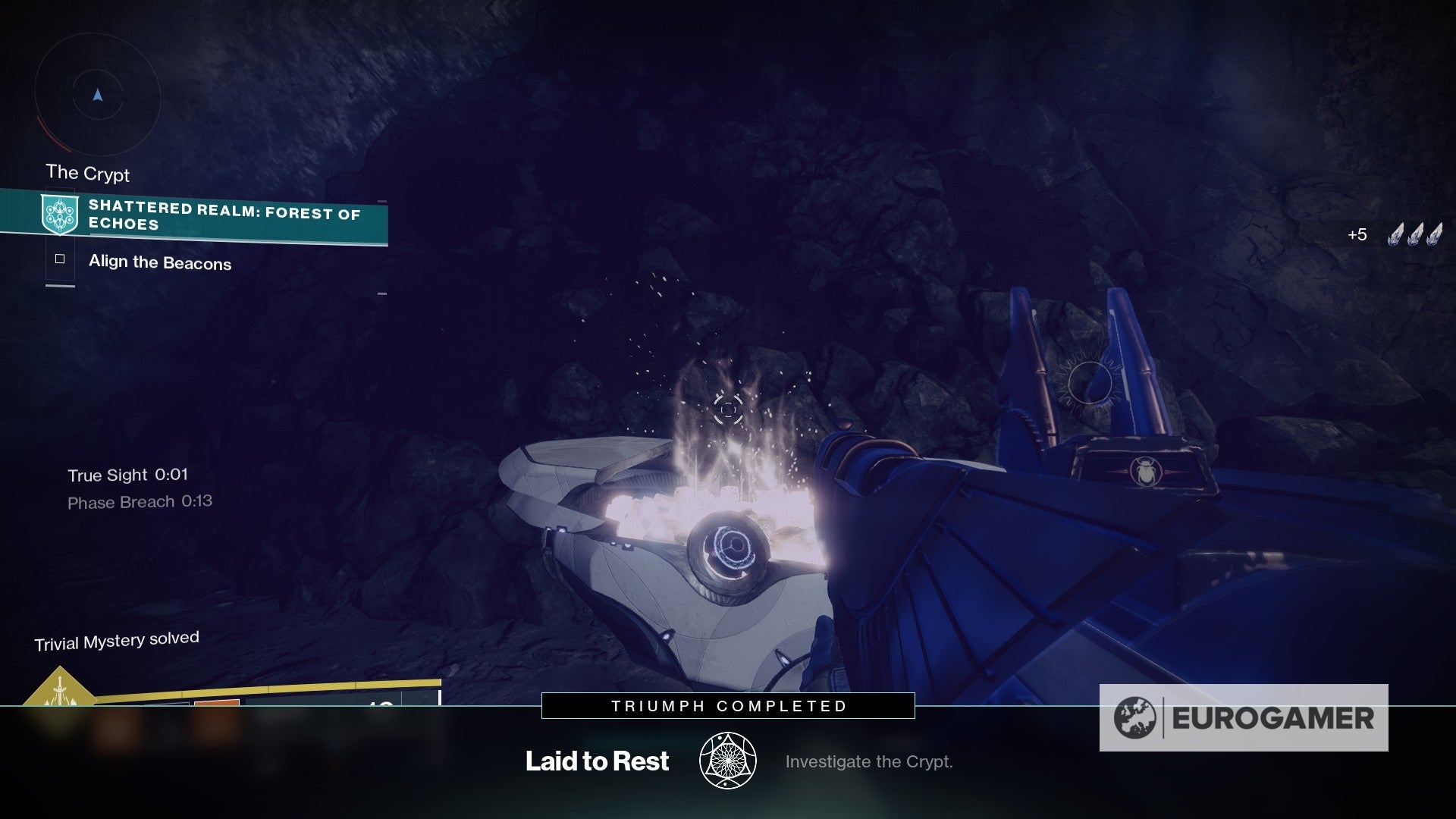Open the Eurogamer watermark logo
The width and height of the screenshot is (1456, 819).
click(1244, 718)
